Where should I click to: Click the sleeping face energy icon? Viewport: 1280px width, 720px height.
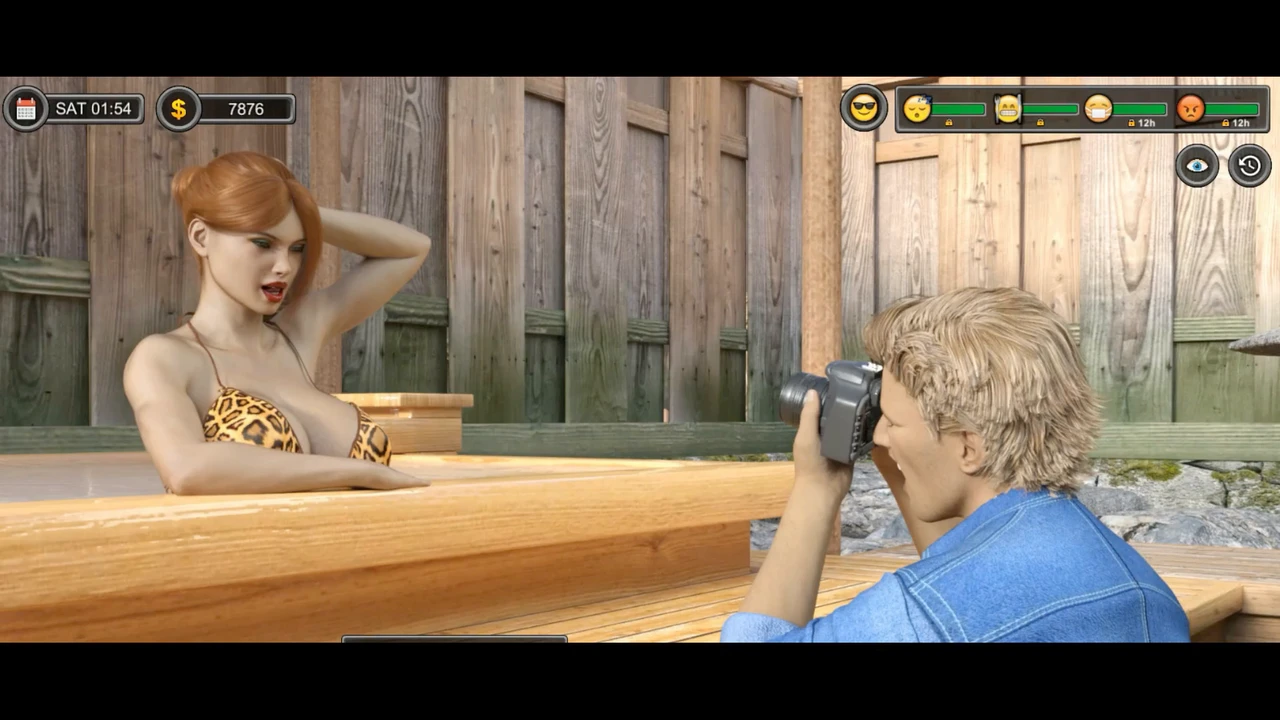[917, 108]
